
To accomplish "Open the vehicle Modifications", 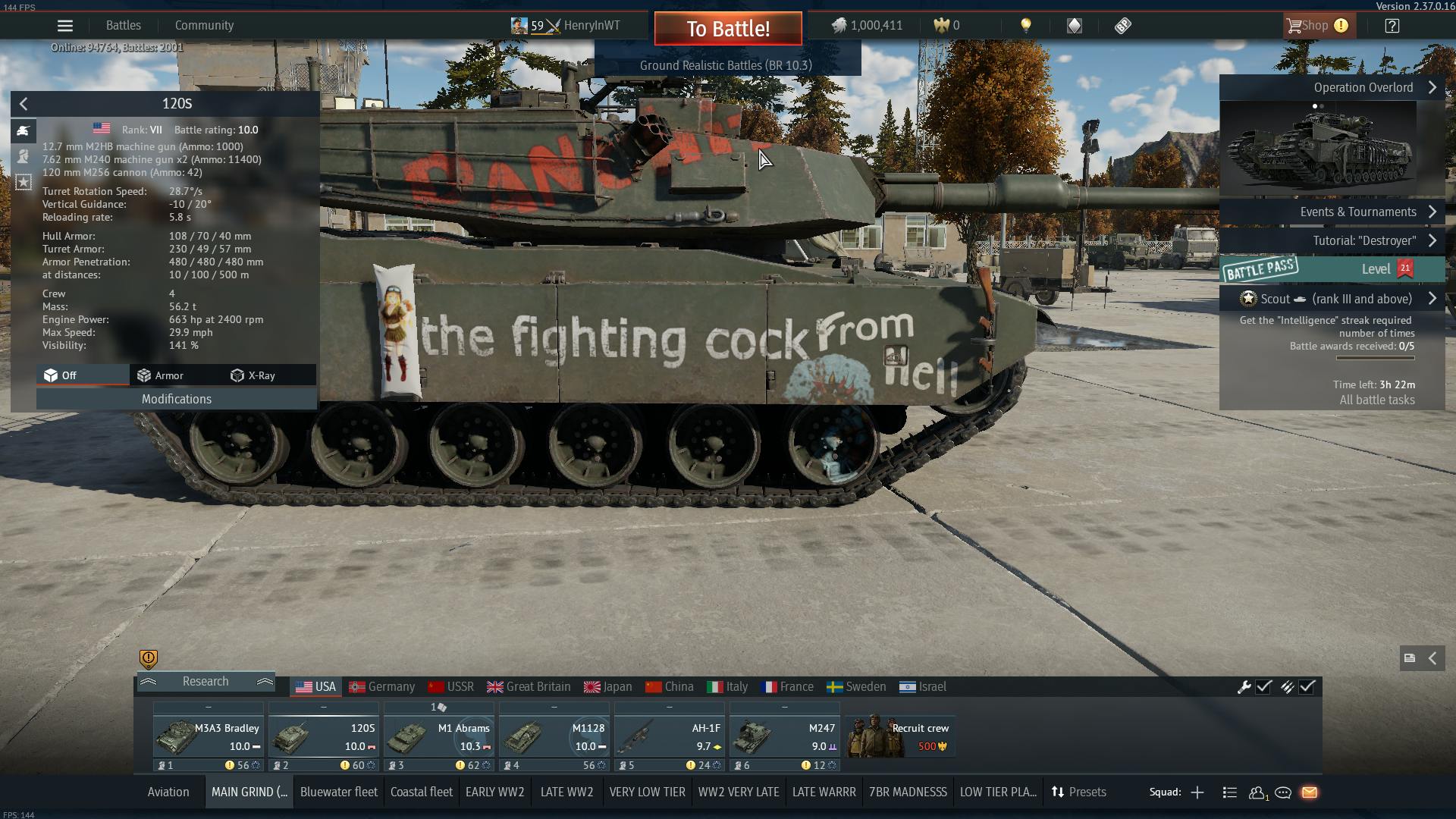I will point(176,400).
